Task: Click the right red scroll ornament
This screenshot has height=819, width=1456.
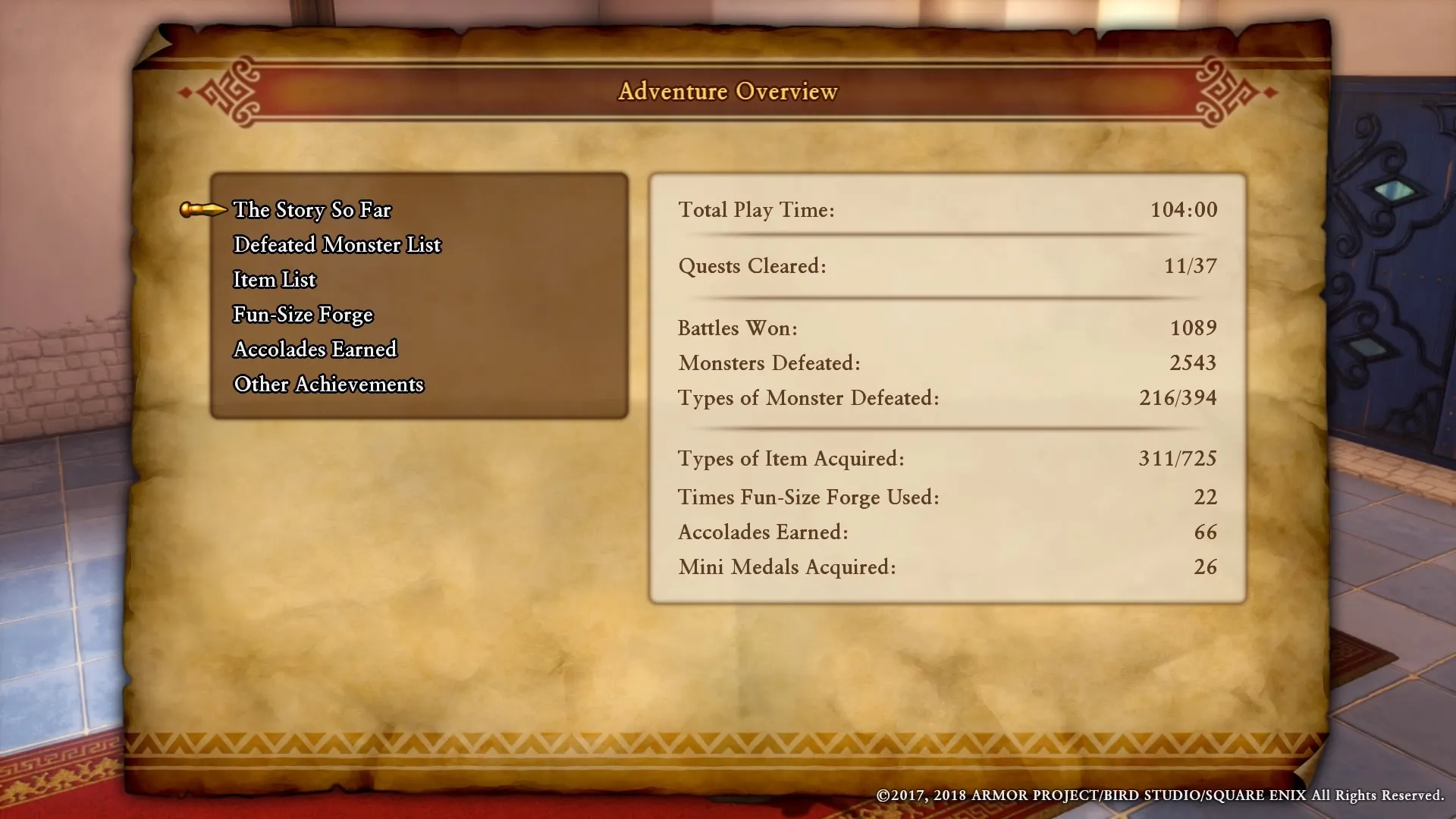Action: 1221,93
